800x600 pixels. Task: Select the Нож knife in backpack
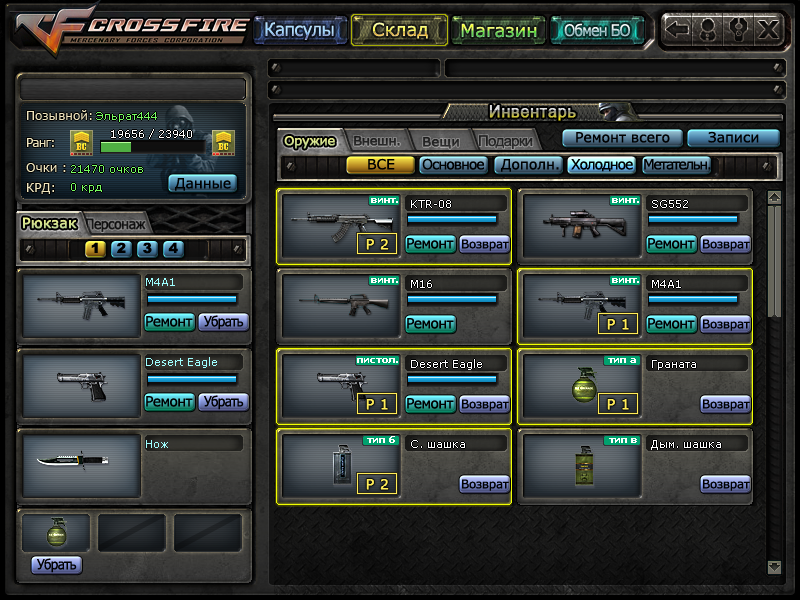(81, 465)
